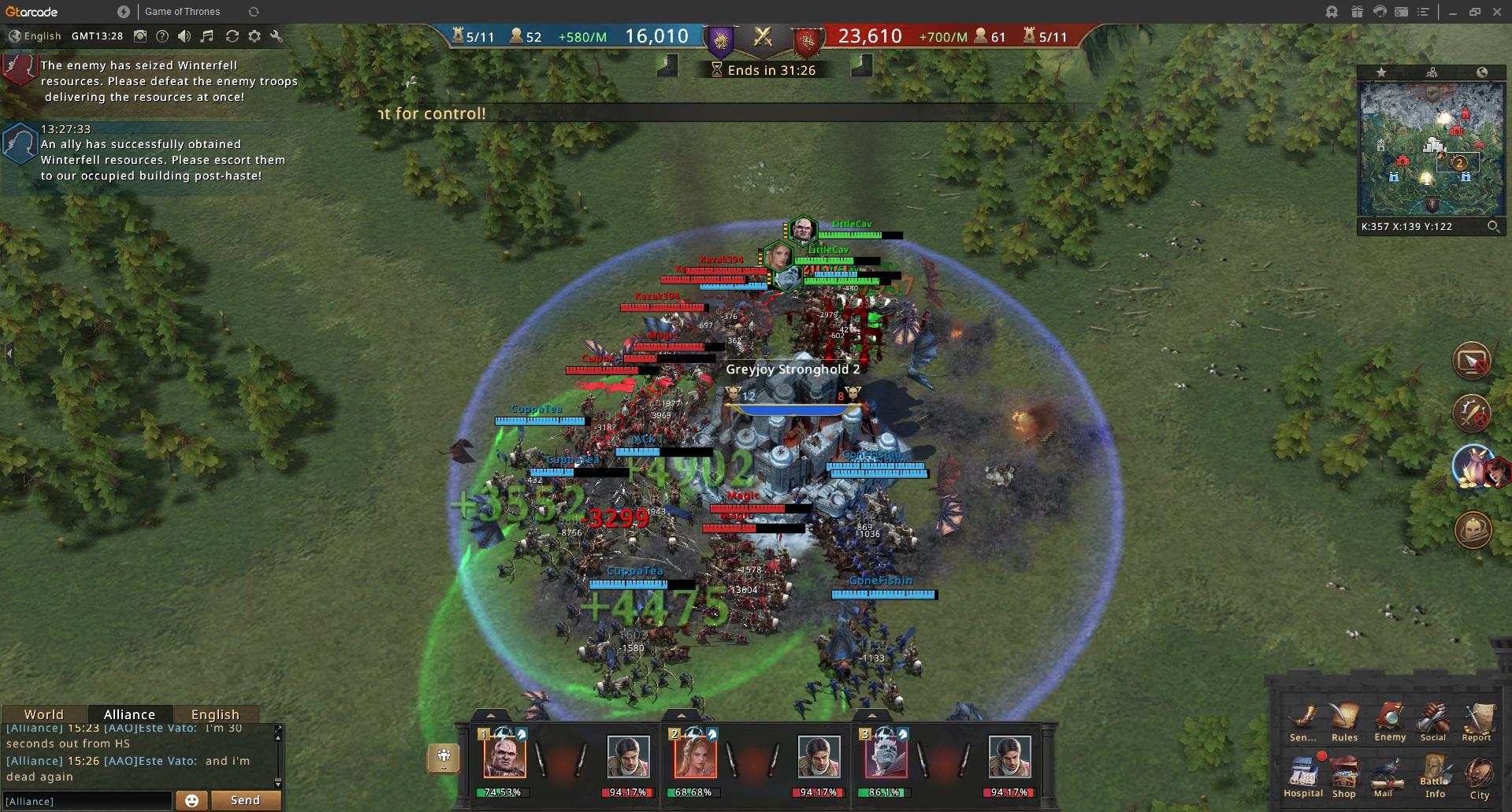This screenshot has height=812, width=1512.
Task: Open game settings gear icon
Action: click(x=254, y=36)
